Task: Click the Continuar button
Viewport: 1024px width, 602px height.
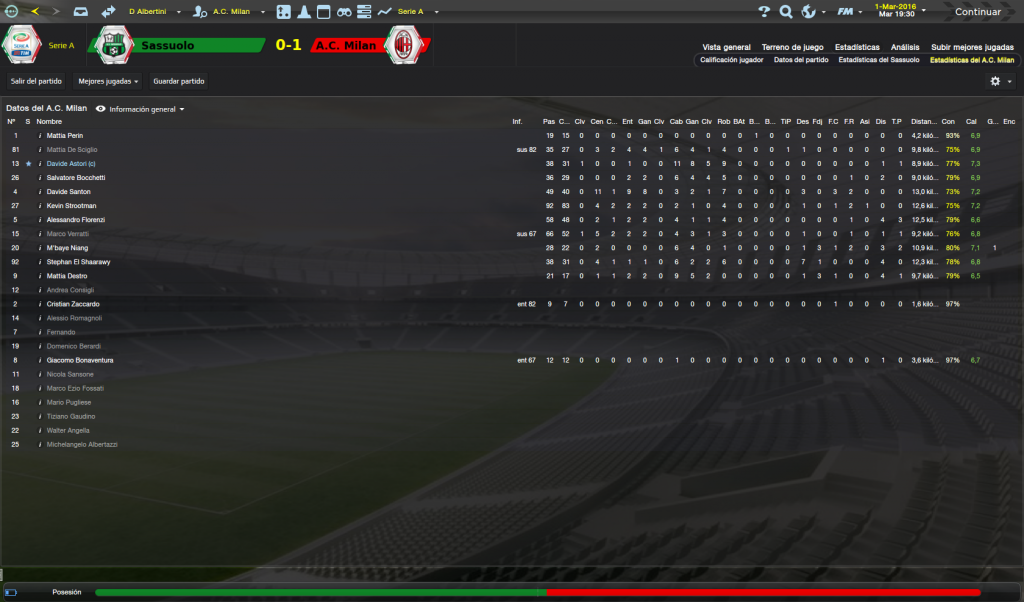Action: 977,12
